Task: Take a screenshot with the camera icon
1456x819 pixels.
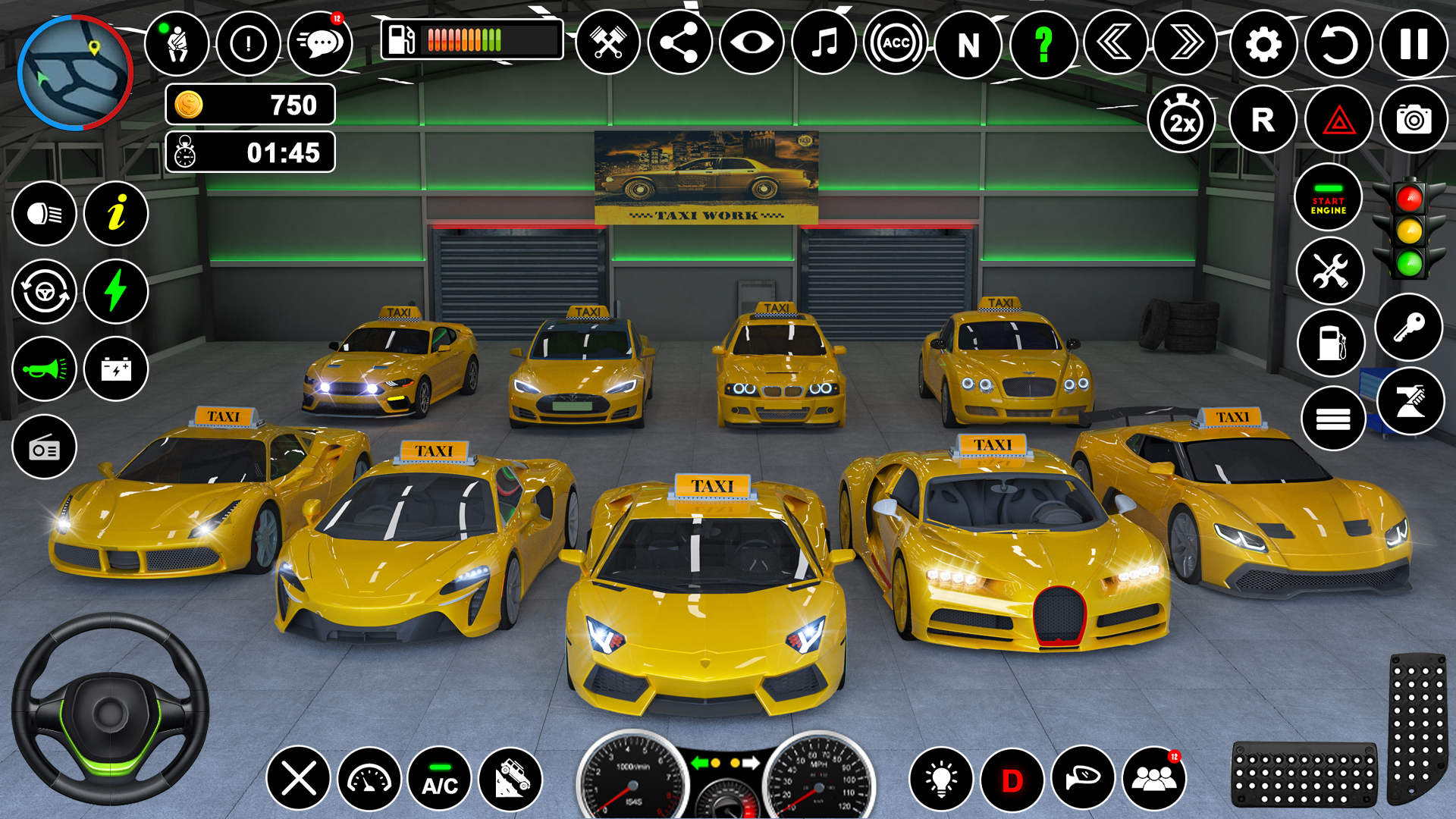Action: point(1414,120)
